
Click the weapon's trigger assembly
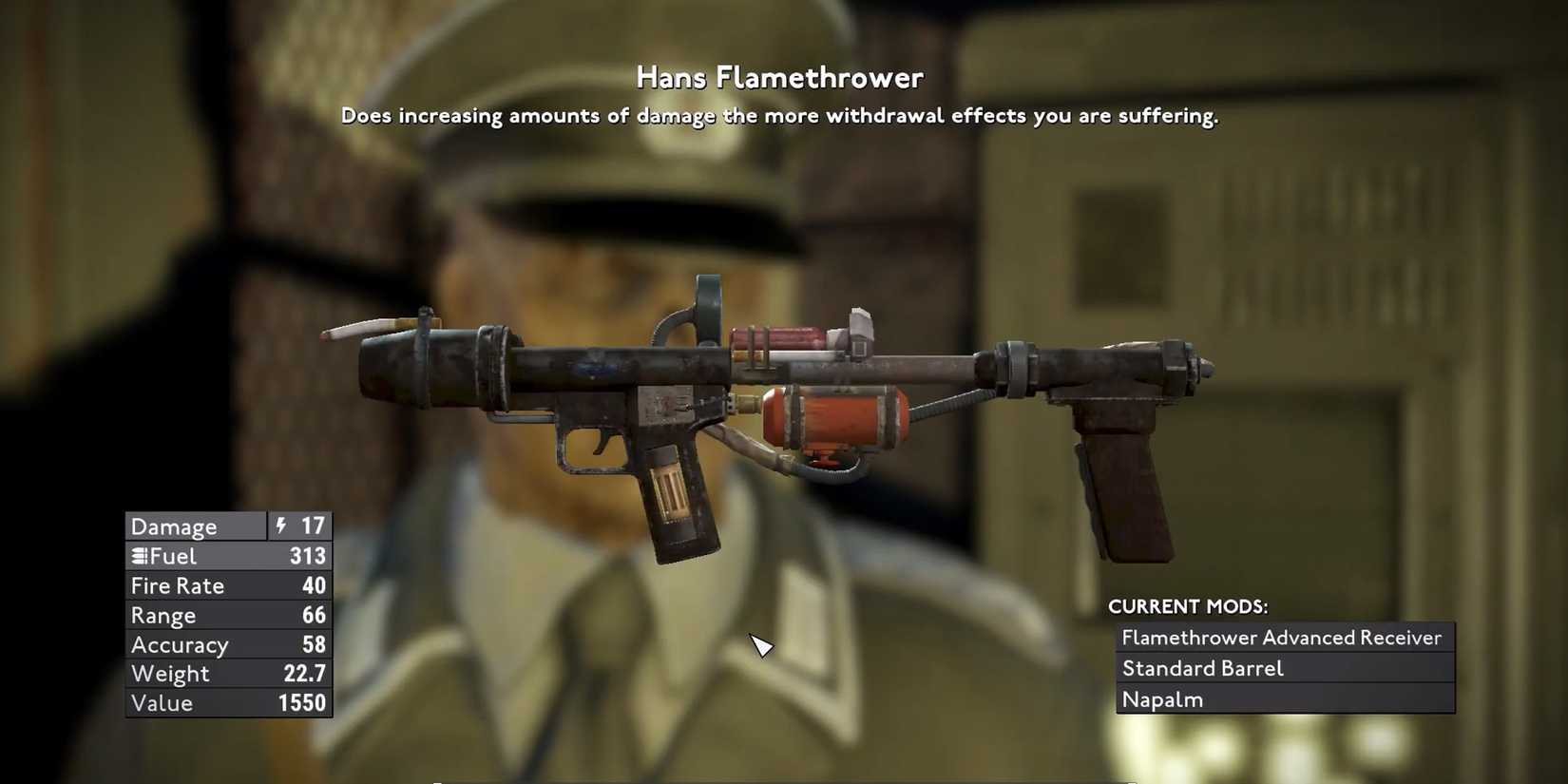click(x=602, y=445)
